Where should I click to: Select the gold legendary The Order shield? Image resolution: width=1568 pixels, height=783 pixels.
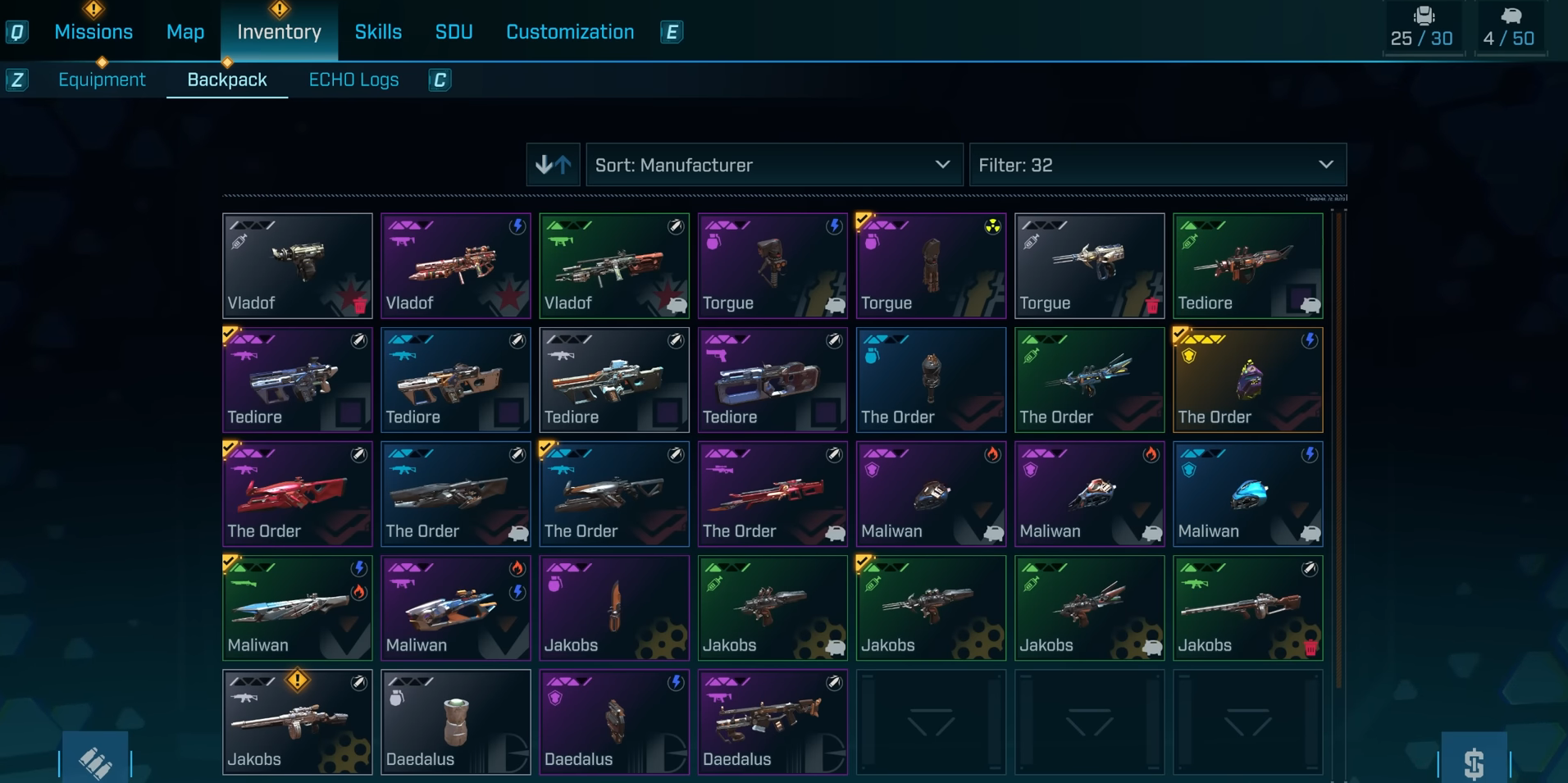click(x=1247, y=380)
